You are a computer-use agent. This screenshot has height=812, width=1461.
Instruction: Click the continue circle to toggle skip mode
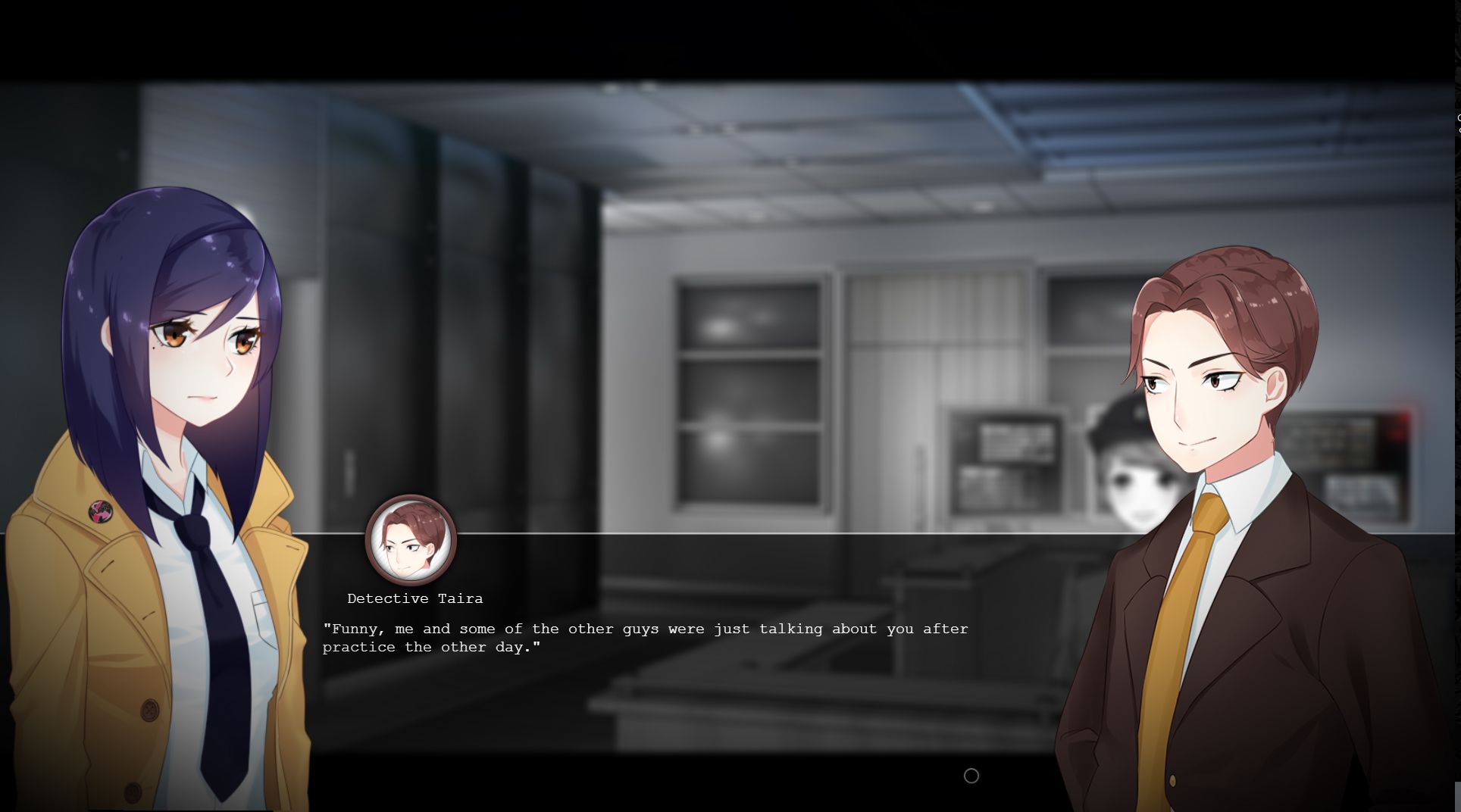pos(971,776)
